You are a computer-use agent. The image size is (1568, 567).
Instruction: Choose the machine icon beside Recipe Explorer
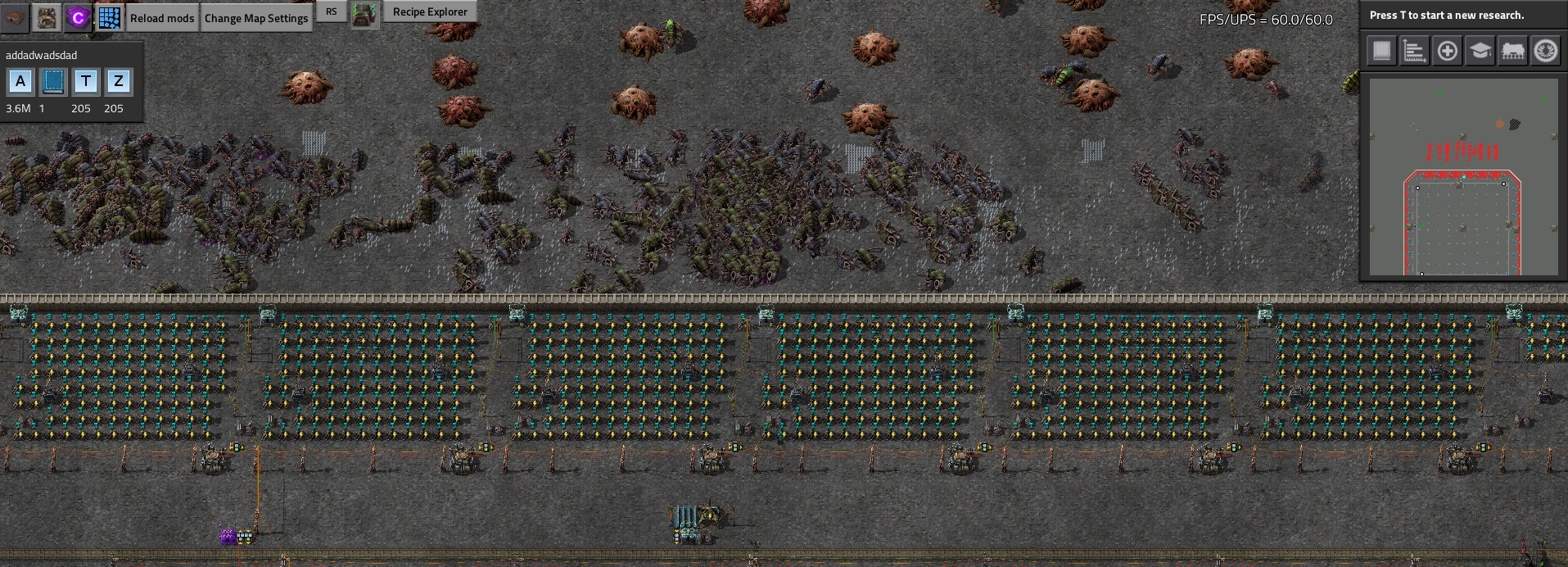364,14
